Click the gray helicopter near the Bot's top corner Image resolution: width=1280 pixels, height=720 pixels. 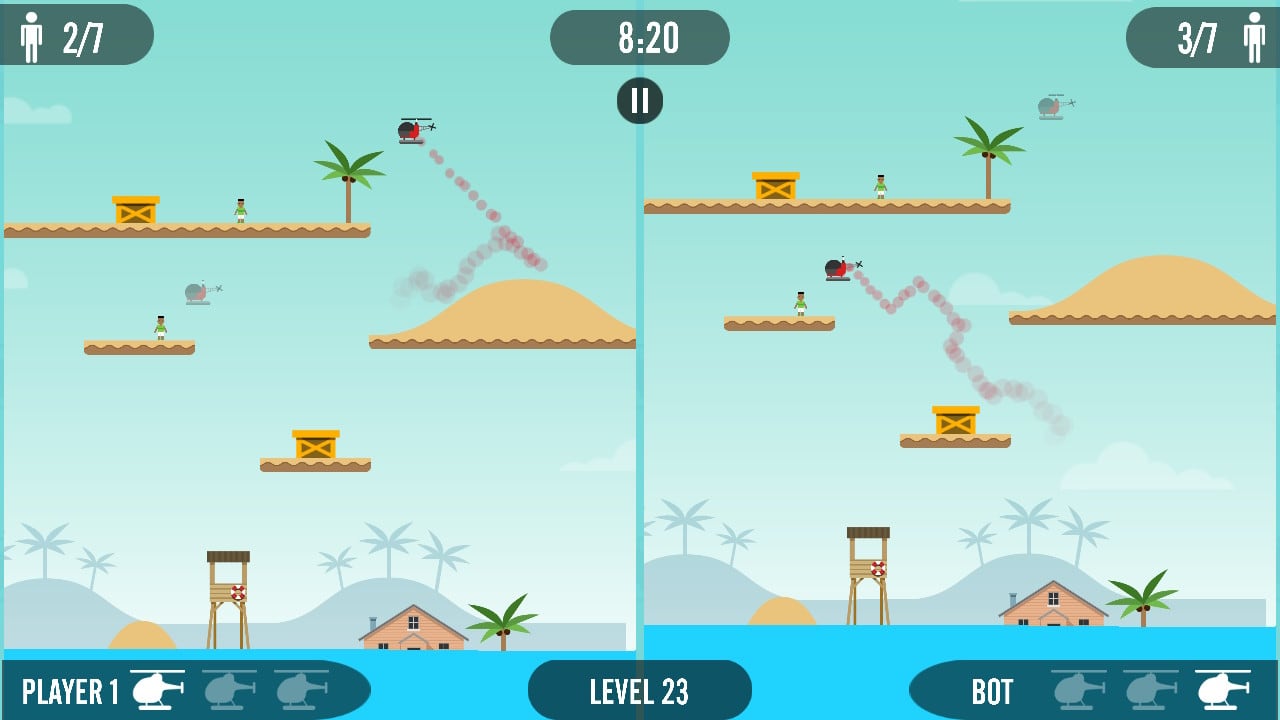pyautogui.click(x=1050, y=106)
